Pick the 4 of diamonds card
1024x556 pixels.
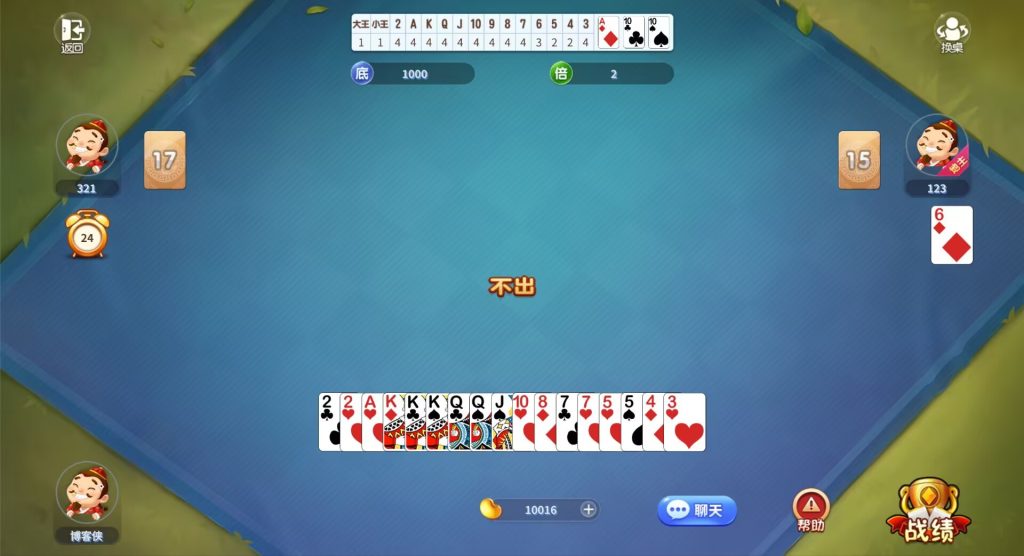651,422
